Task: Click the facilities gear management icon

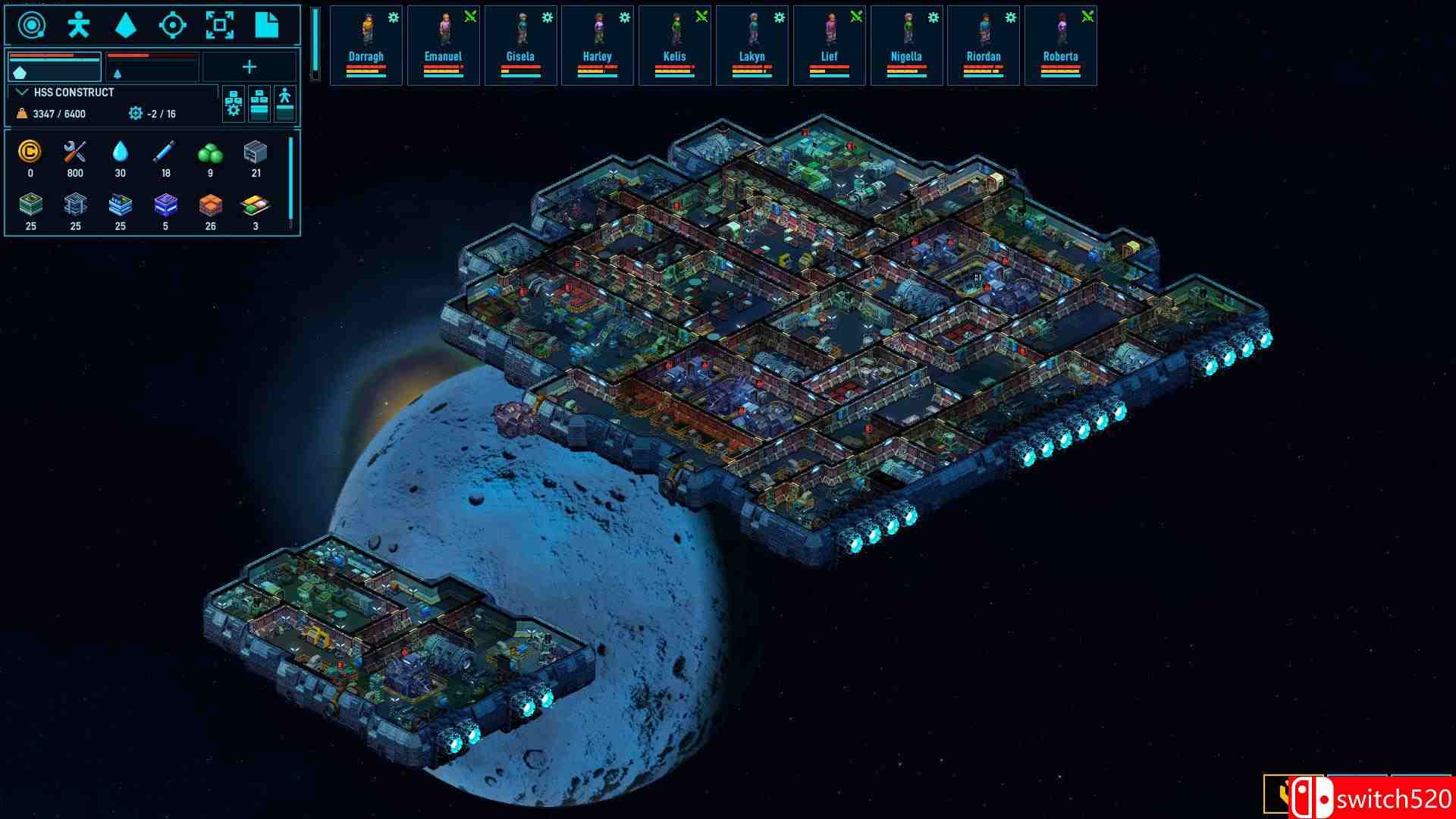Action: coord(233,104)
